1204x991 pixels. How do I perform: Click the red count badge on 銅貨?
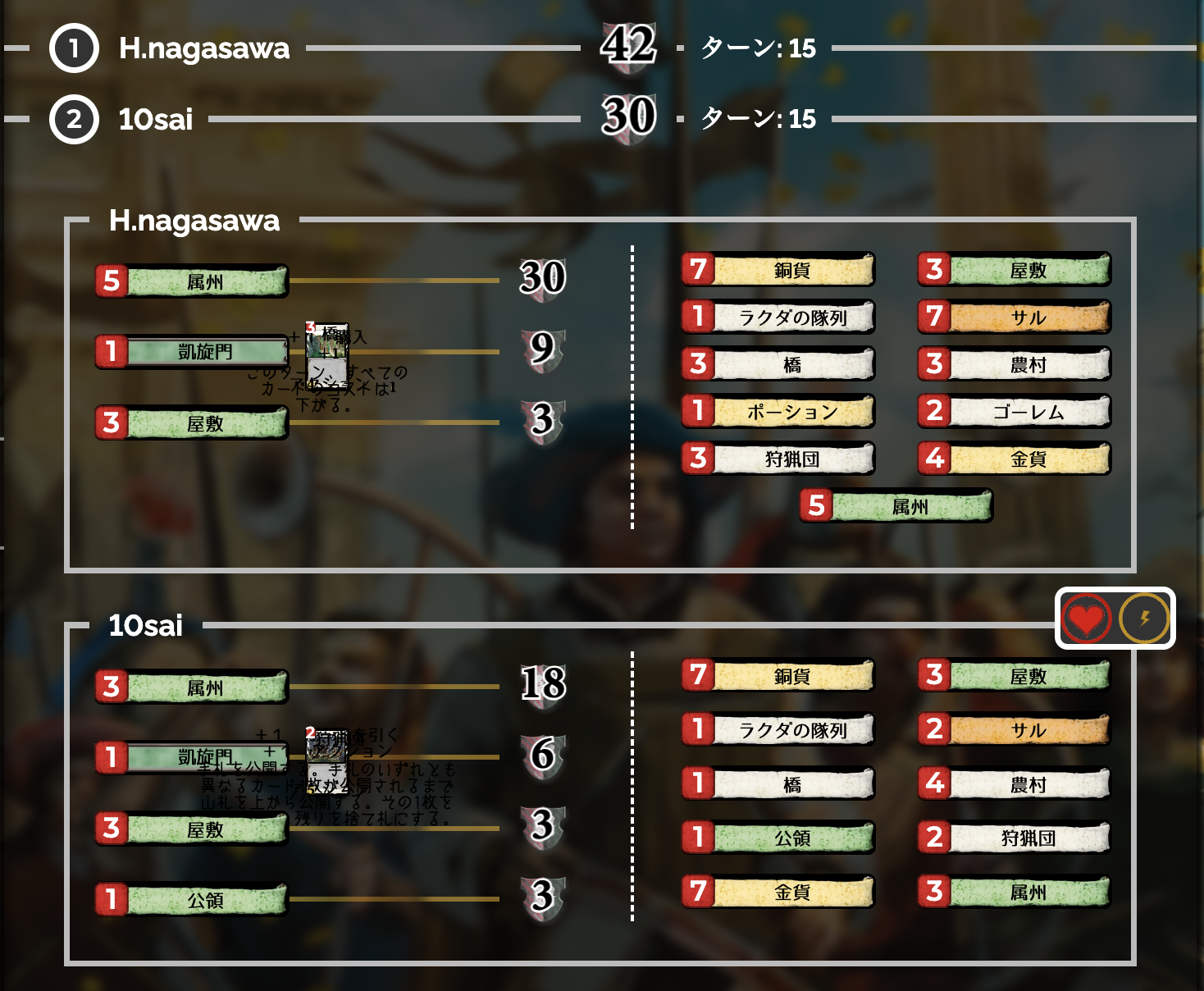coord(699,269)
